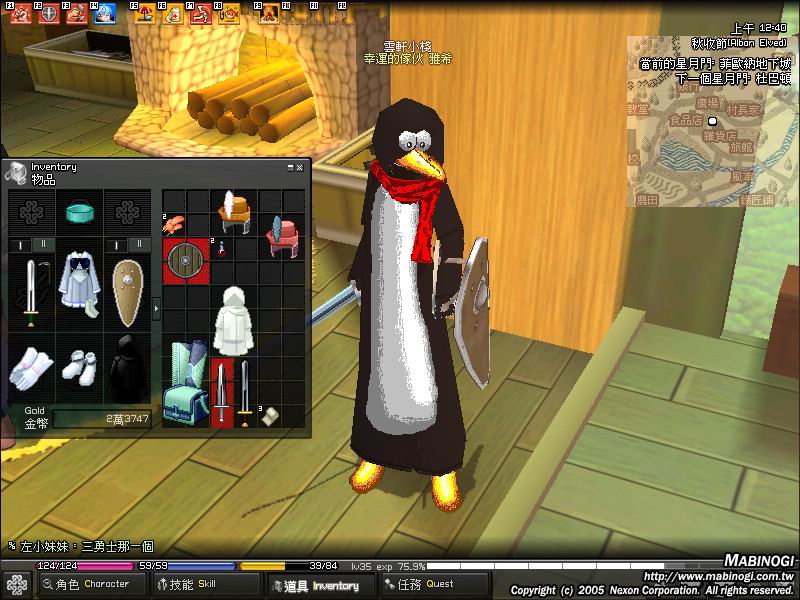Select the equipped teal headband
This screenshot has width=800, height=600.
79,212
